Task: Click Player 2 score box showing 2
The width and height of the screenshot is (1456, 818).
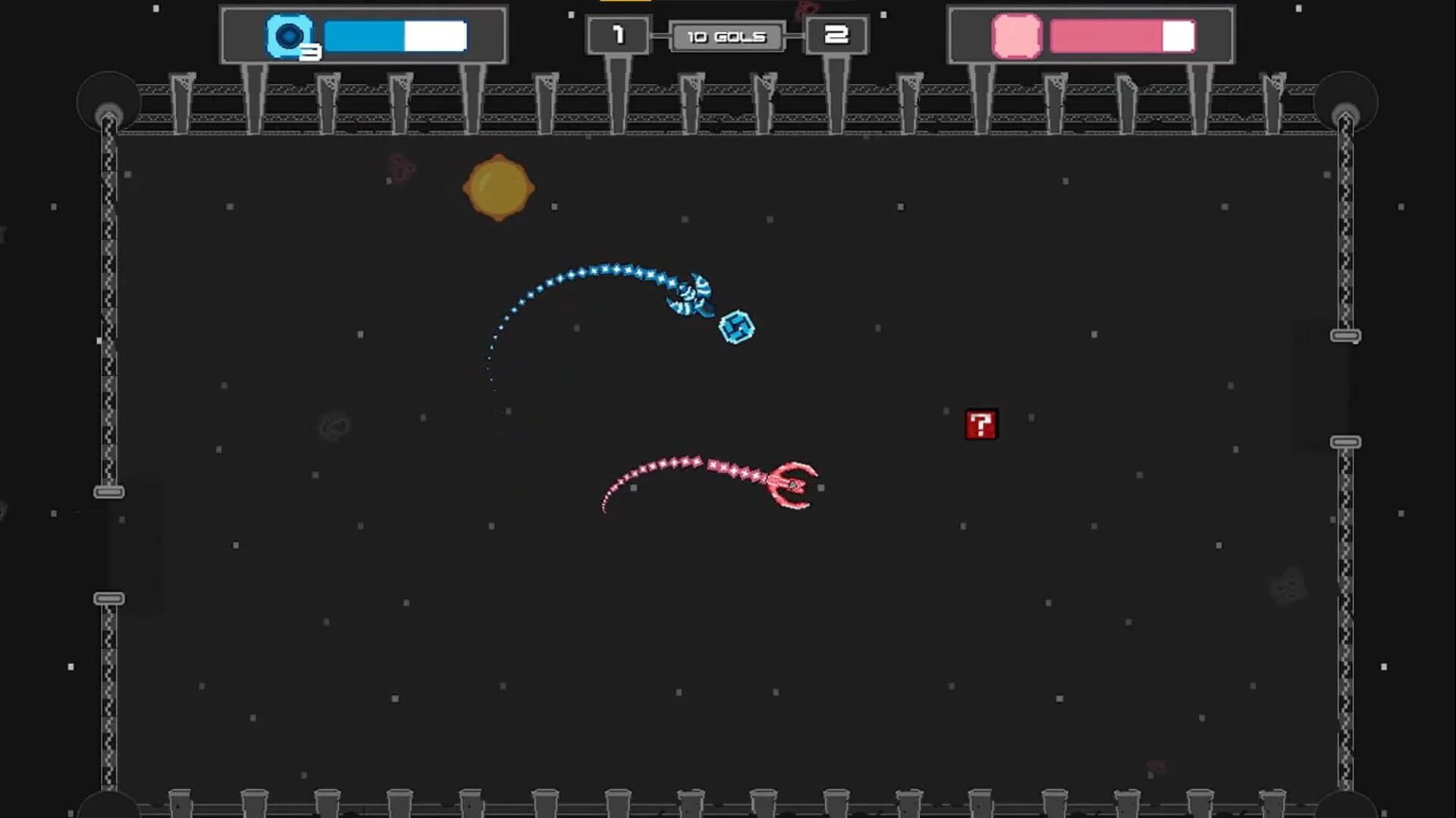Action: 836,34
